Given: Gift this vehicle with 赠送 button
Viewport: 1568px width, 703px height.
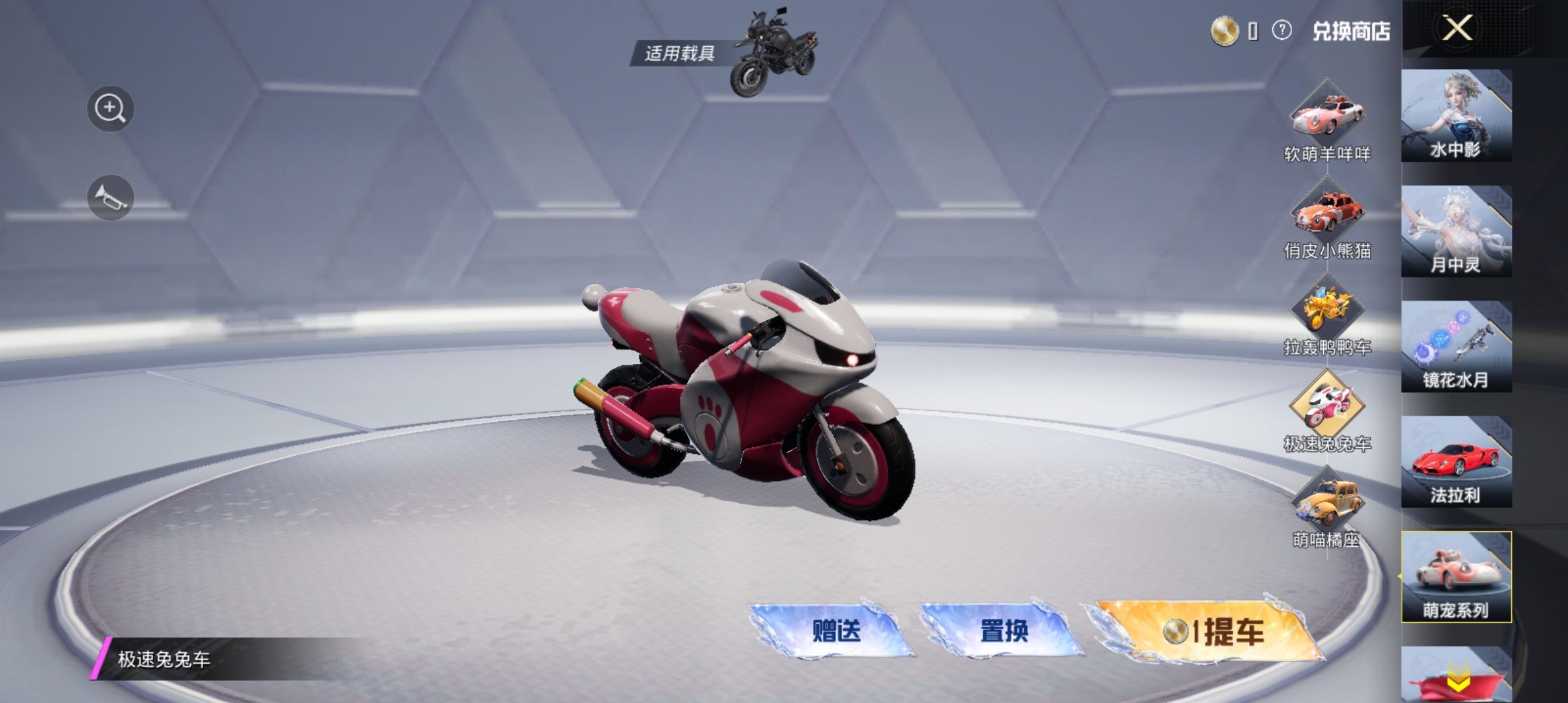Looking at the screenshot, I should [834, 630].
